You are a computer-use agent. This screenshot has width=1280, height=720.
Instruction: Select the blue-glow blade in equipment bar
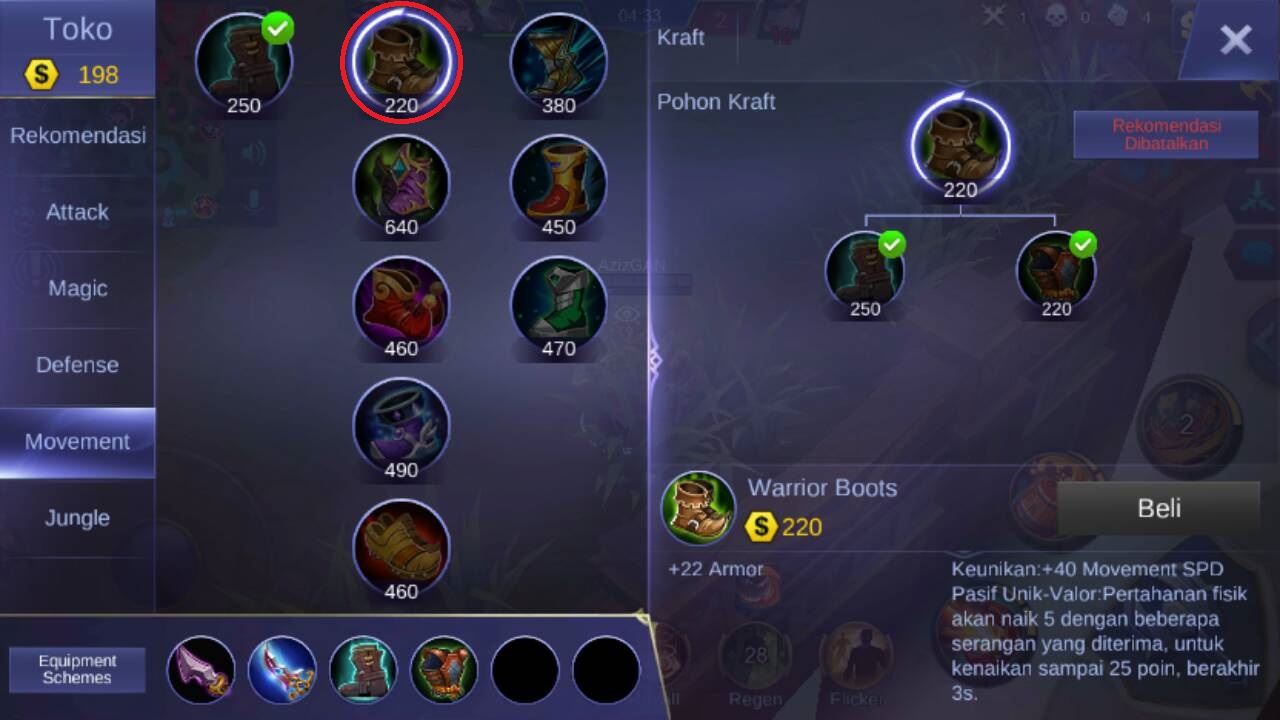(x=282, y=669)
